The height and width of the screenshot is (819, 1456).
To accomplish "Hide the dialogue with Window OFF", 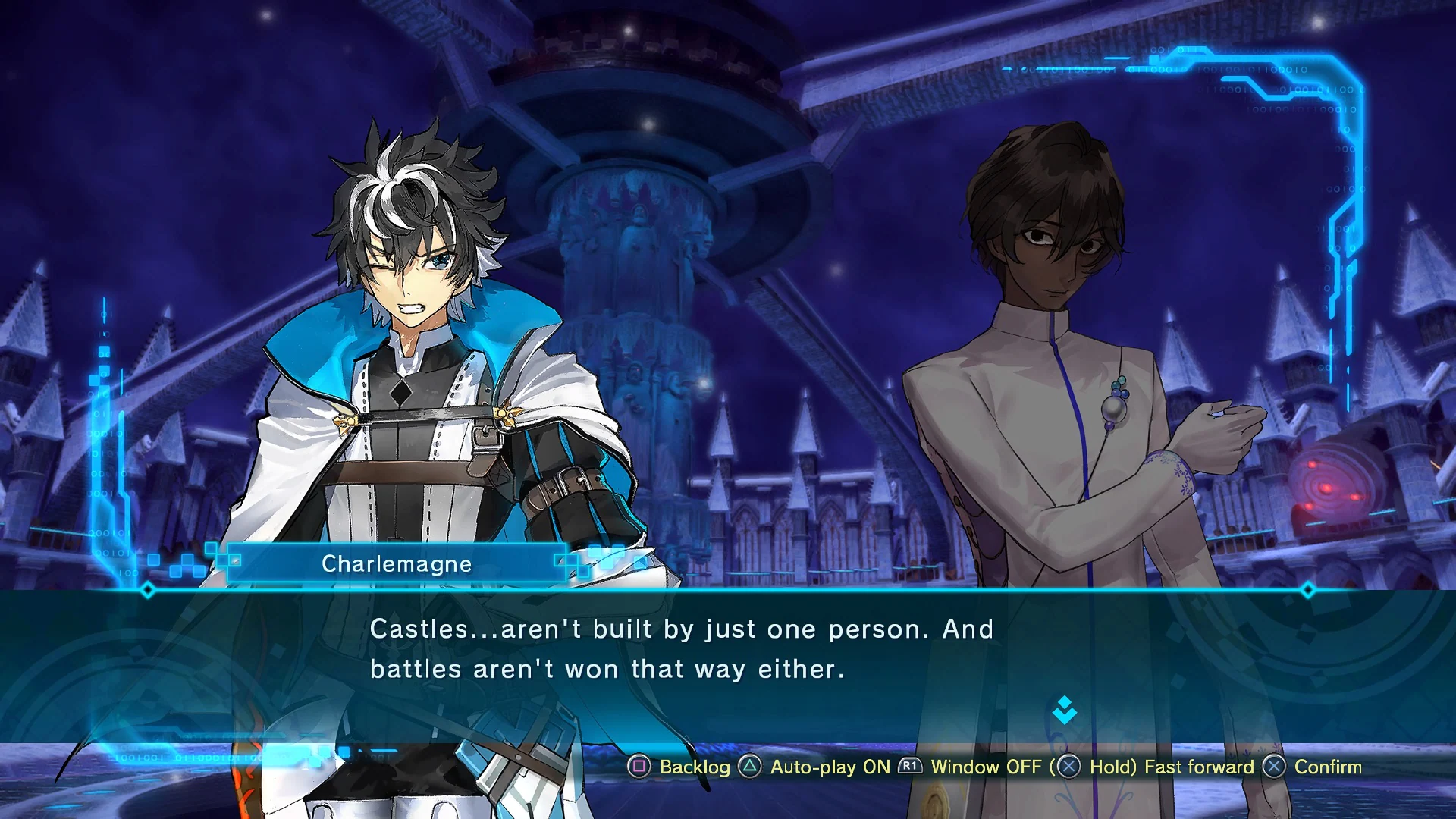I will coord(971,767).
